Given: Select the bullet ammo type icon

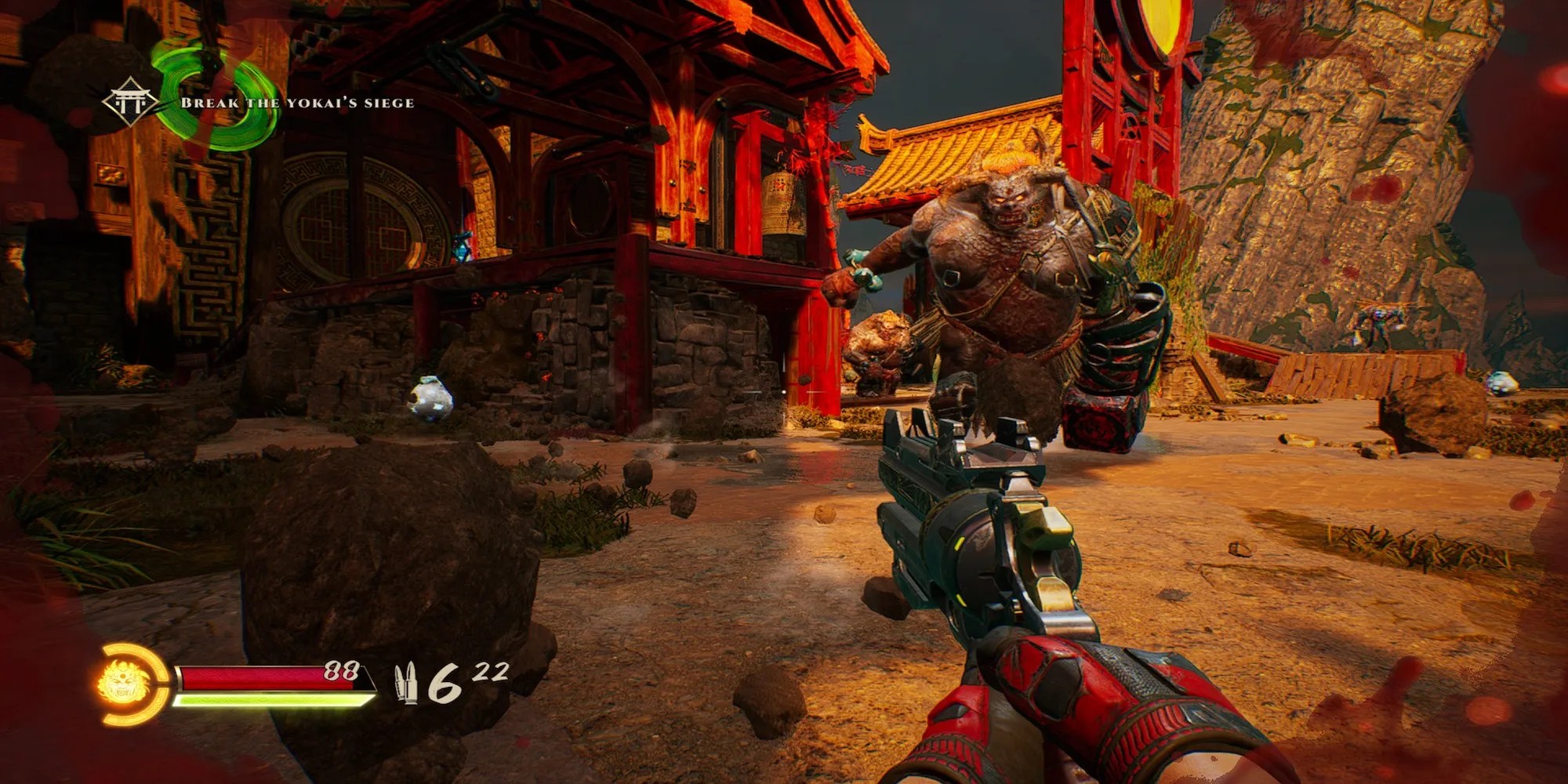Looking at the screenshot, I should point(407,684).
